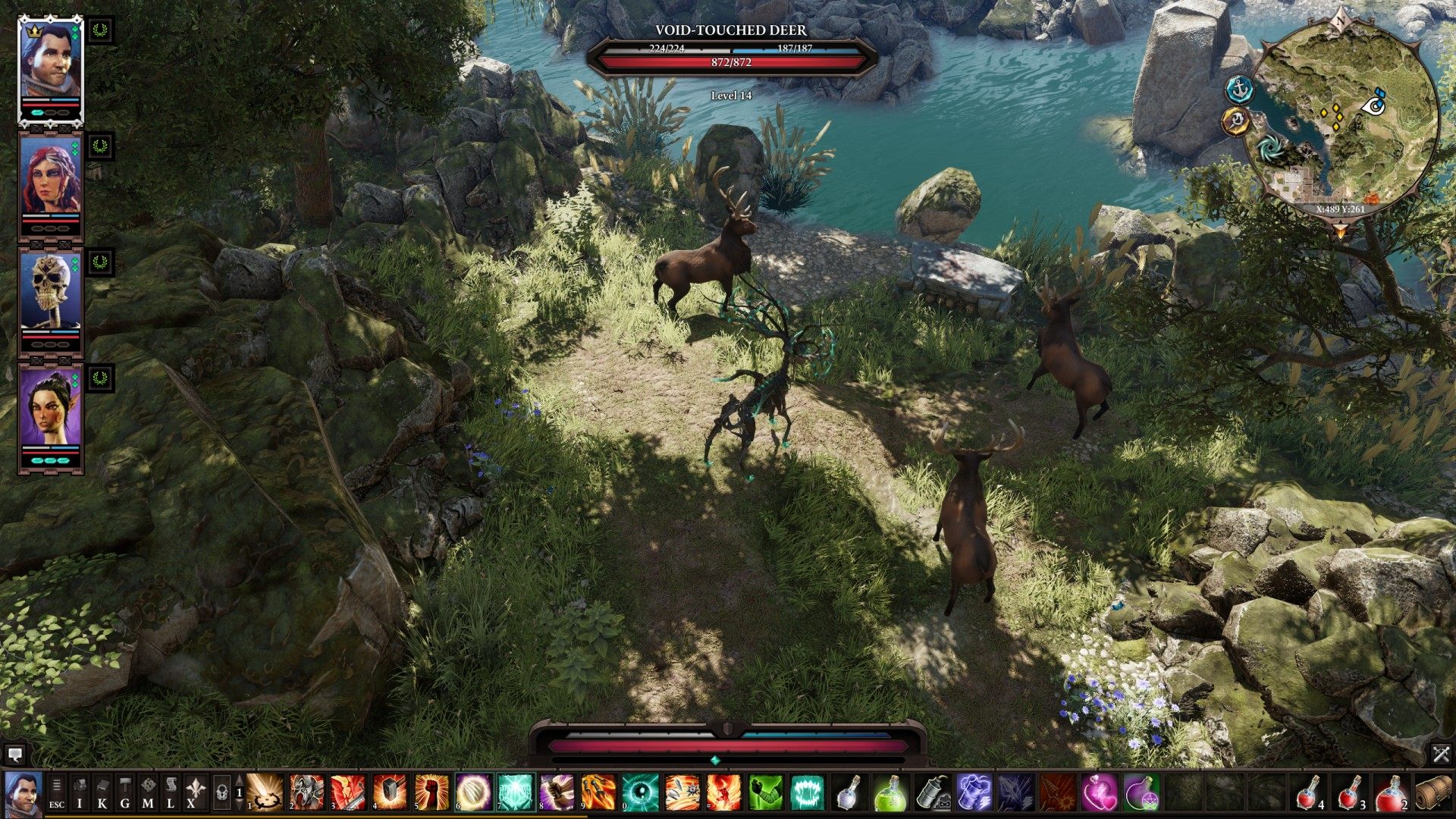The height and width of the screenshot is (819, 1456).
Task: Open the journal scroll button labeled L
Action: tap(171, 792)
